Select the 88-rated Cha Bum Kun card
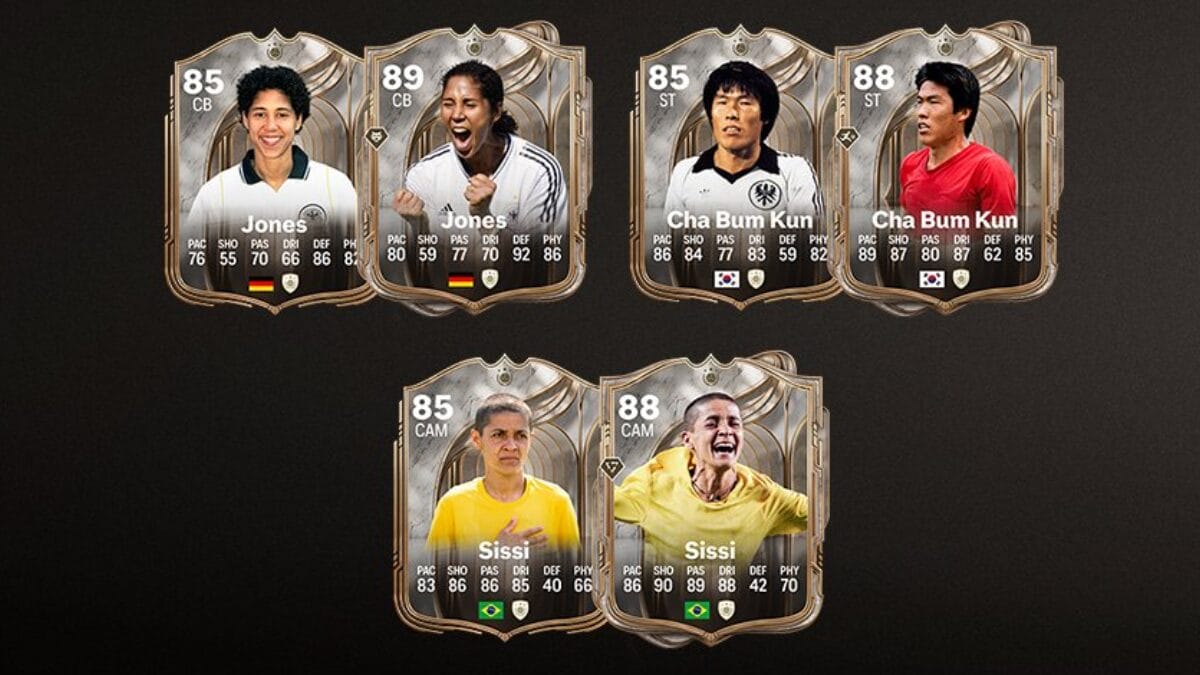Screen dimensions: 1200x675 click(943, 170)
